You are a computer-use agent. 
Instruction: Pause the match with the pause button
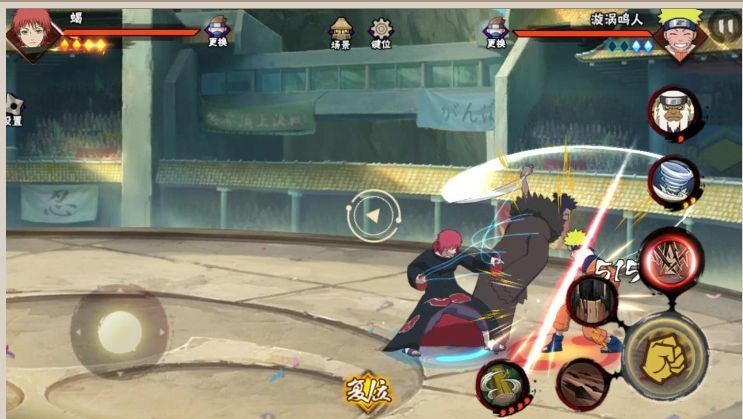[722, 26]
